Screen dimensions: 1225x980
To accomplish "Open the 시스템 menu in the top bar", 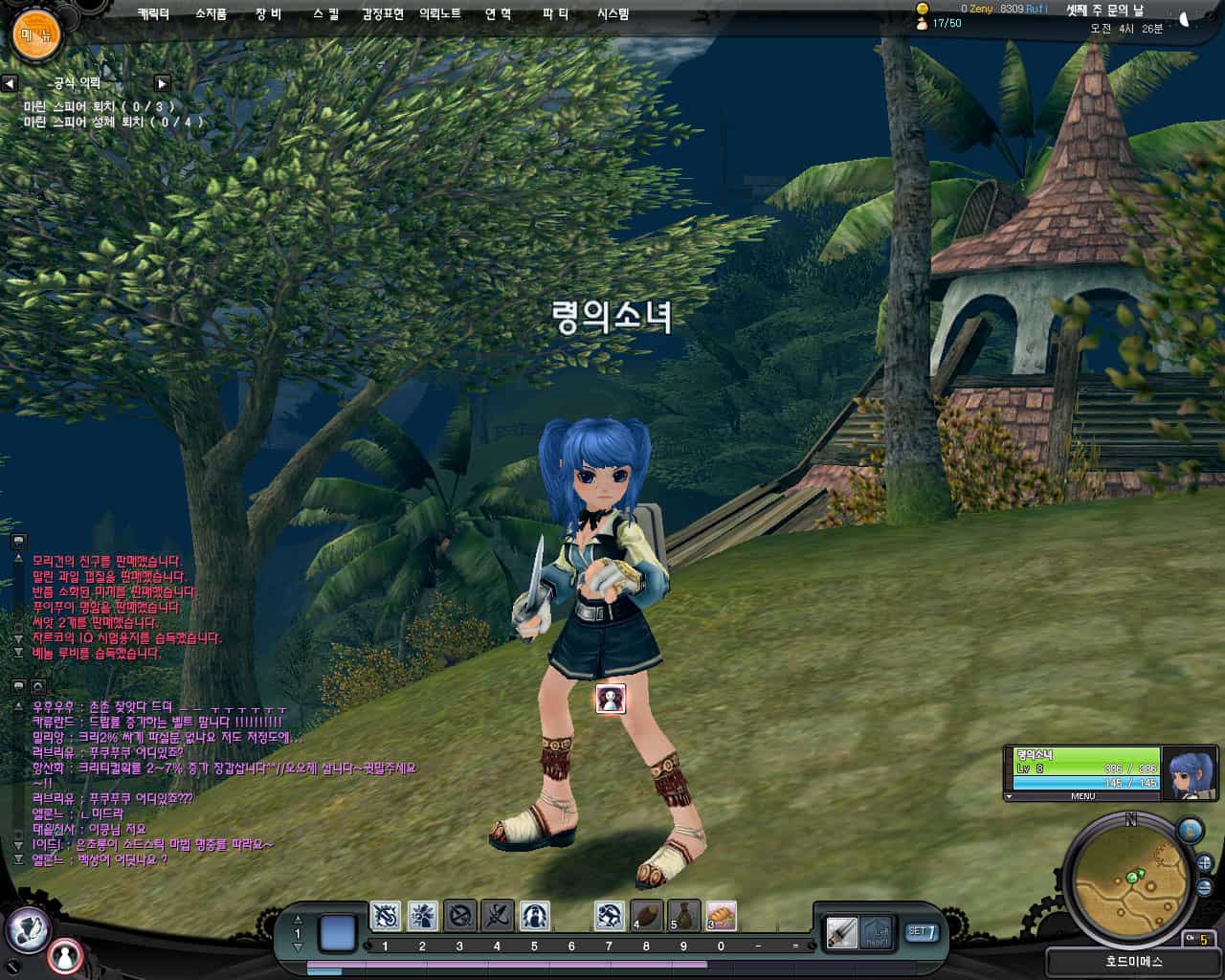I will point(612,14).
